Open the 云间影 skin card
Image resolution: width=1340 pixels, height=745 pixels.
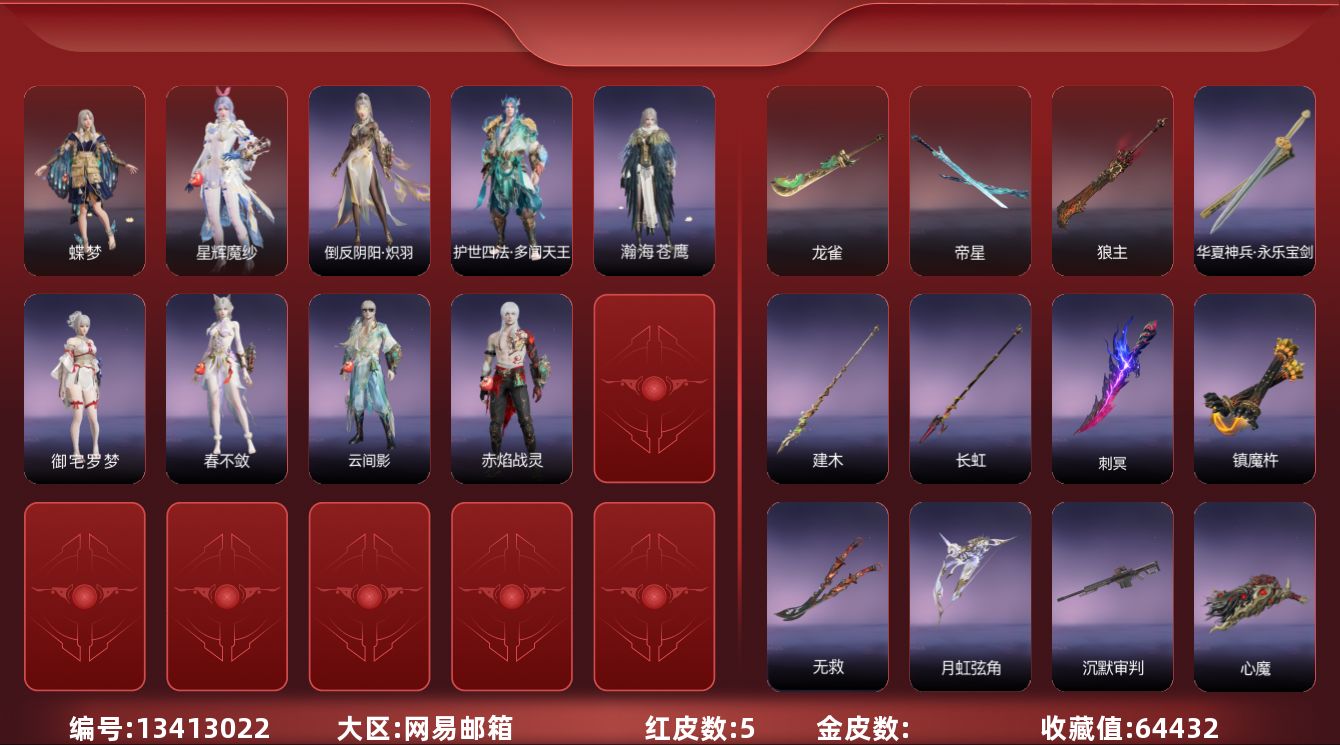point(369,388)
